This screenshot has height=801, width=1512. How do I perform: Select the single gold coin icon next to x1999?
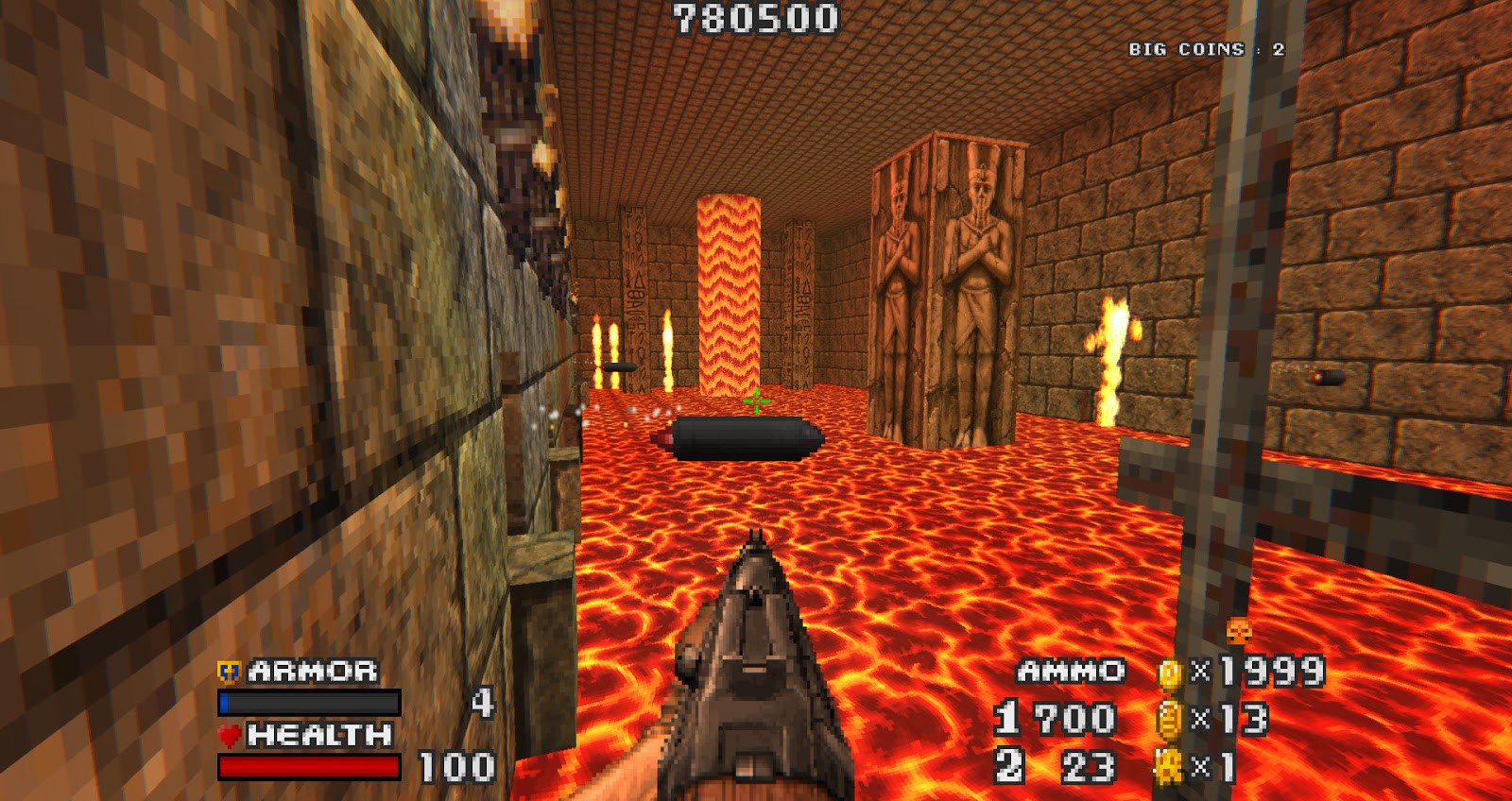tap(1172, 673)
